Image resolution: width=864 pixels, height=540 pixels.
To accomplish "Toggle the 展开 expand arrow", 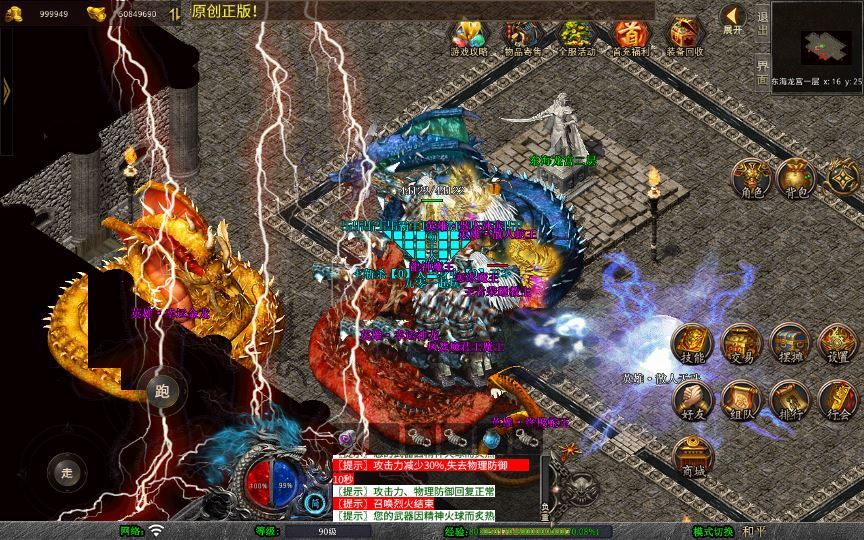I will (x=733, y=19).
